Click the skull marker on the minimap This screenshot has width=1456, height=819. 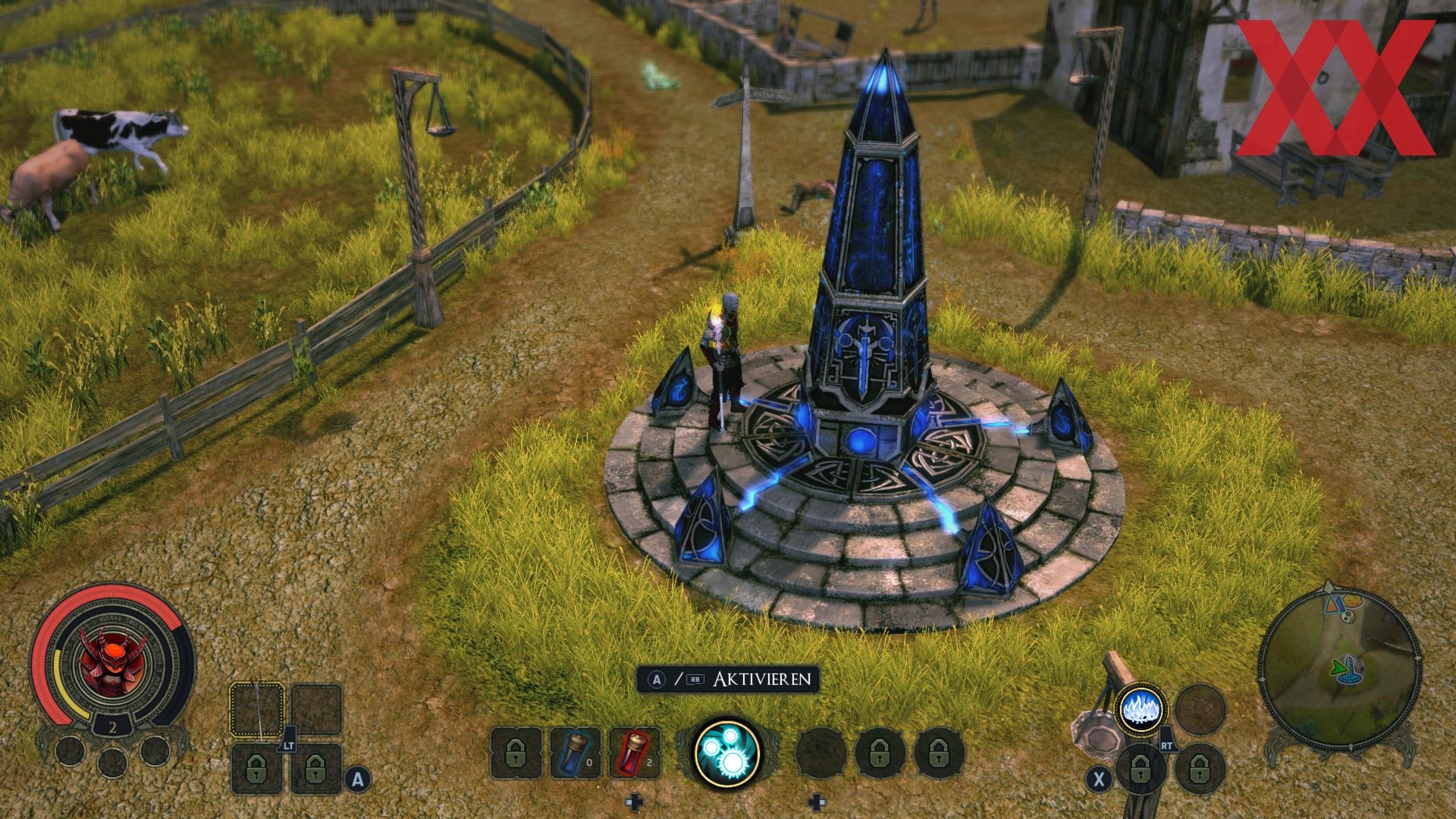pyautogui.click(x=1348, y=615)
